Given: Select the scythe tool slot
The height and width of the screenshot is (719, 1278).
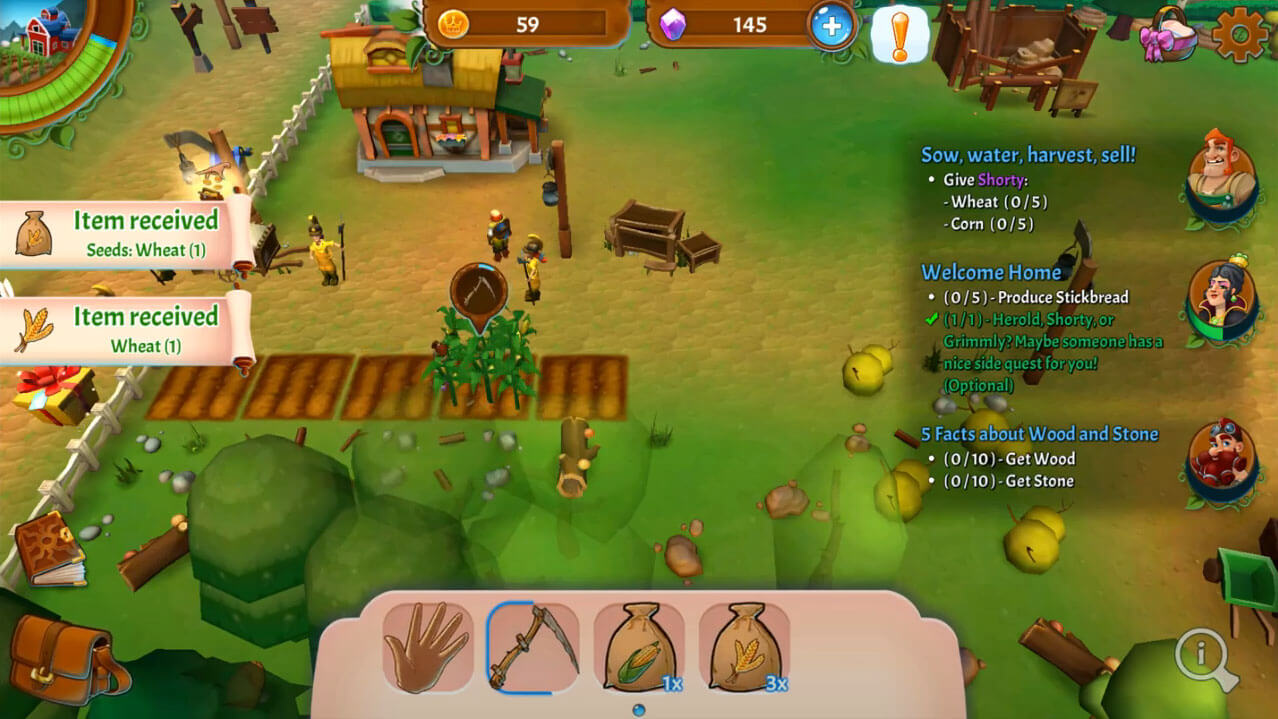Looking at the screenshot, I should (x=533, y=648).
